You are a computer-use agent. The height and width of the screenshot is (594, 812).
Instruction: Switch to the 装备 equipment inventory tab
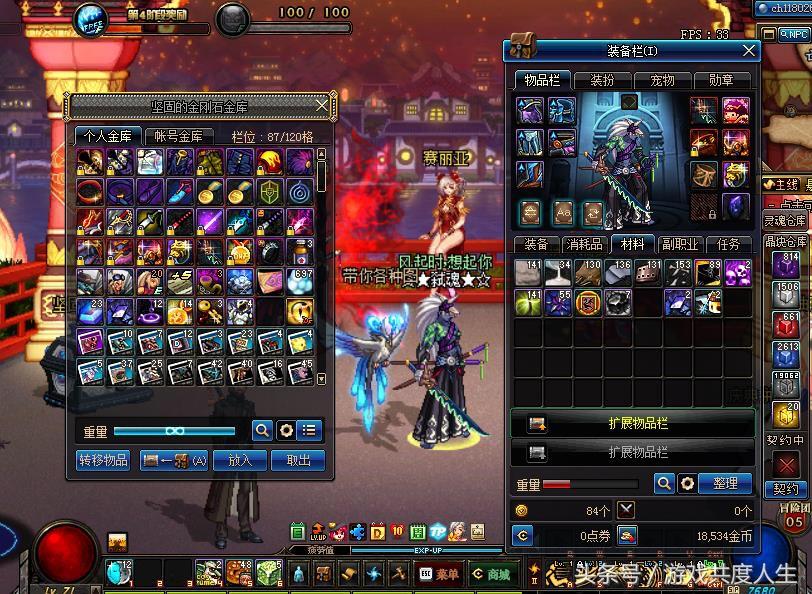tap(536, 244)
